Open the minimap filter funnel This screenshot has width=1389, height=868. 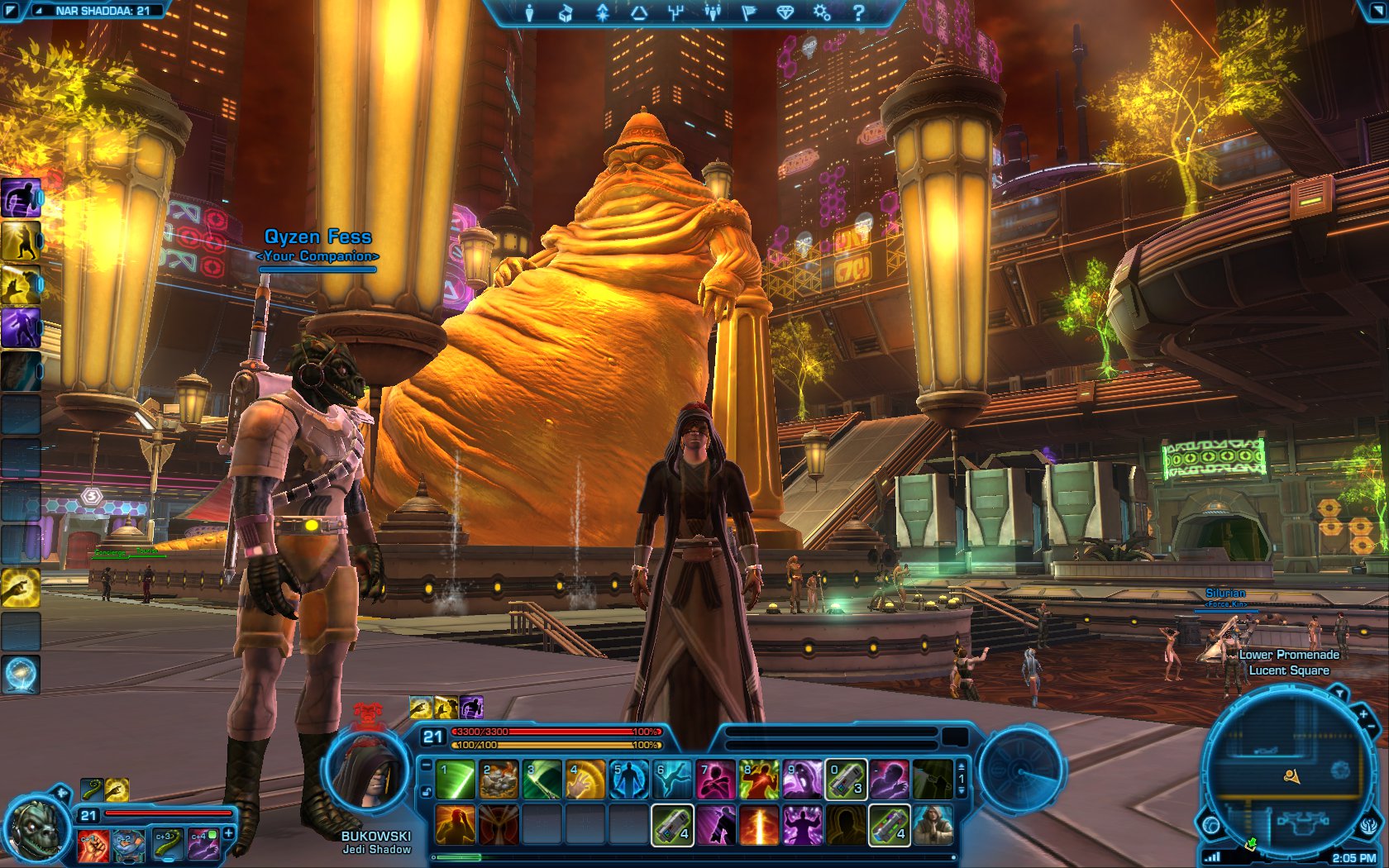[1338, 693]
